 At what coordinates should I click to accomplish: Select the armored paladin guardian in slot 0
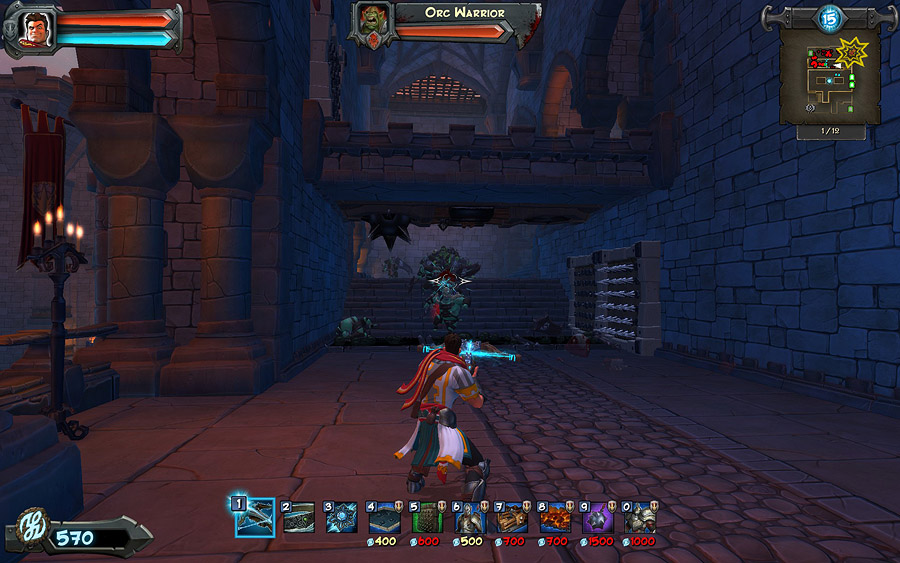tap(641, 517)
